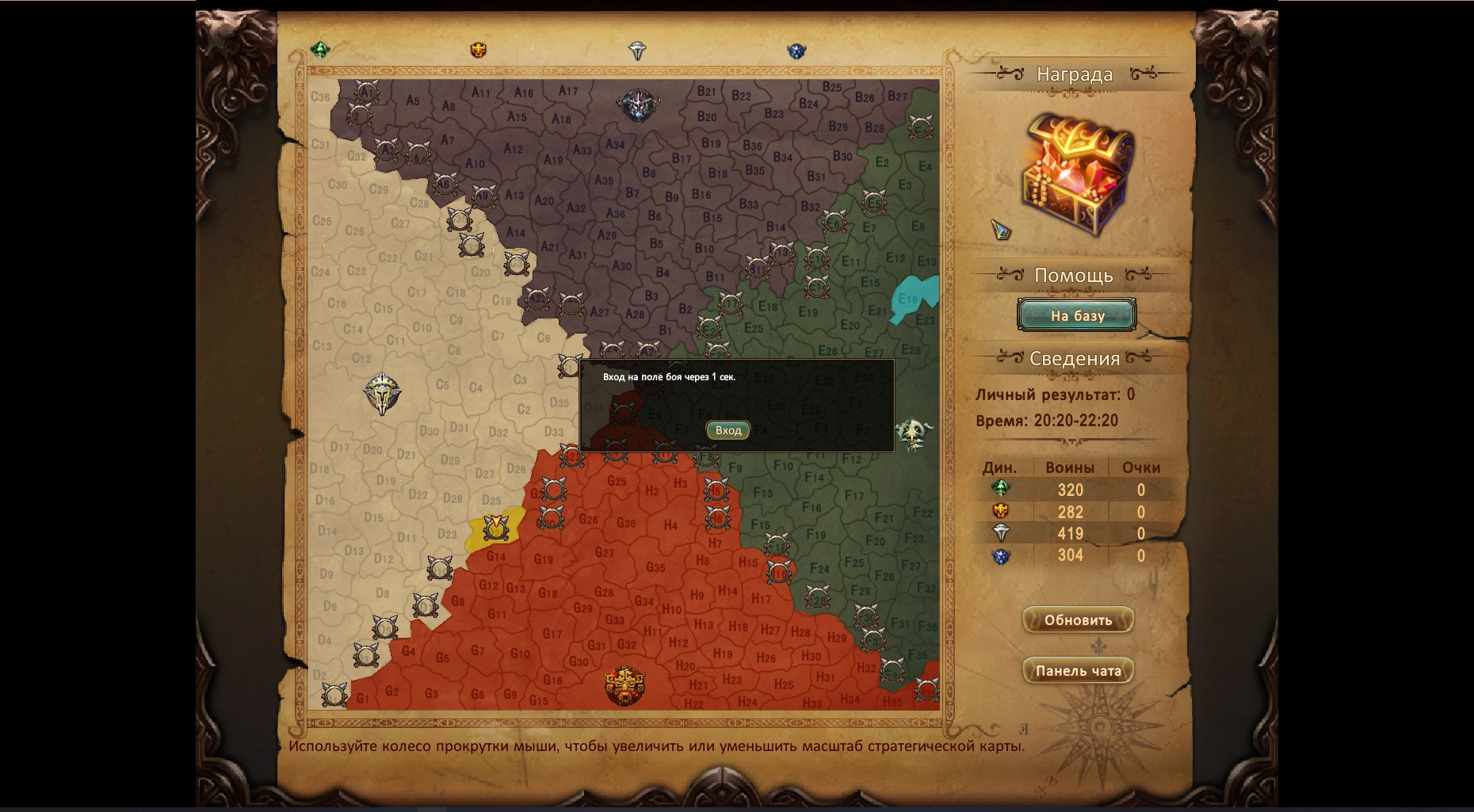This screenshot has height=812, width=1474.
Task: Click the red faction base emblem on map
Action: click(x=624, y=686)
